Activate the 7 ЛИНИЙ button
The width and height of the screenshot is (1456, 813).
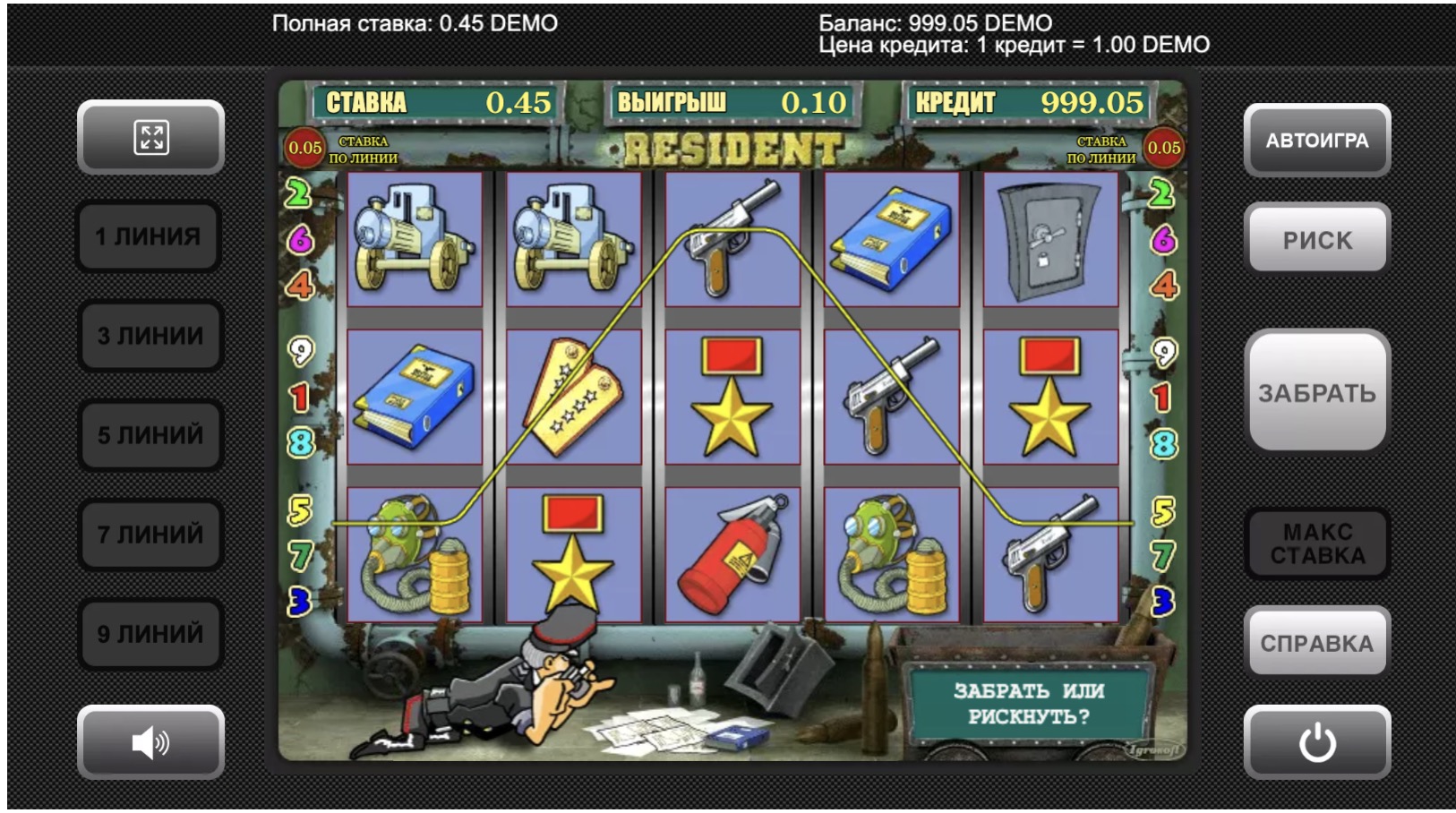click(150, 535)
